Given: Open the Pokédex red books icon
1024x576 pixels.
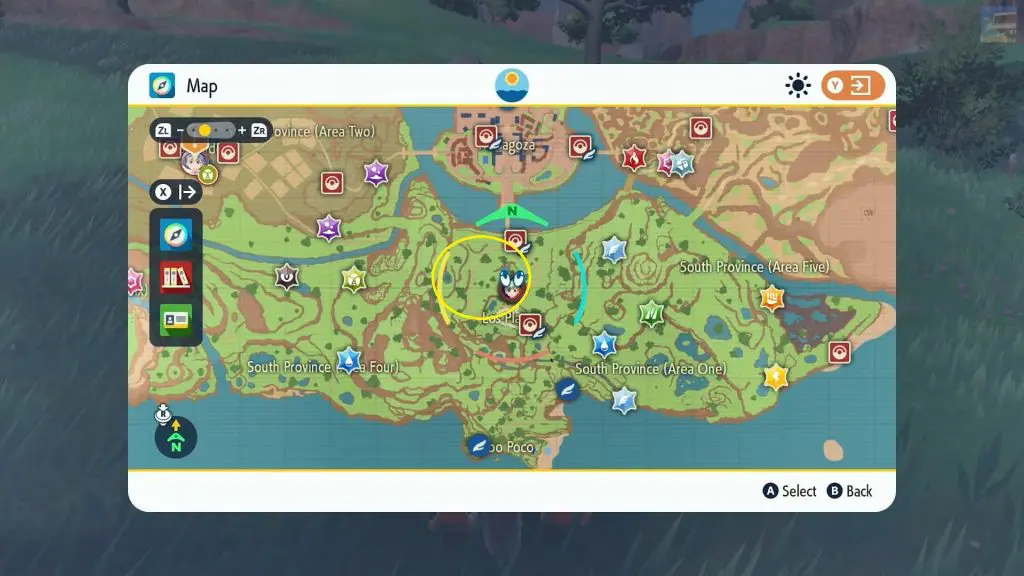Looking at the screenshot, I should tap(176, 277).
